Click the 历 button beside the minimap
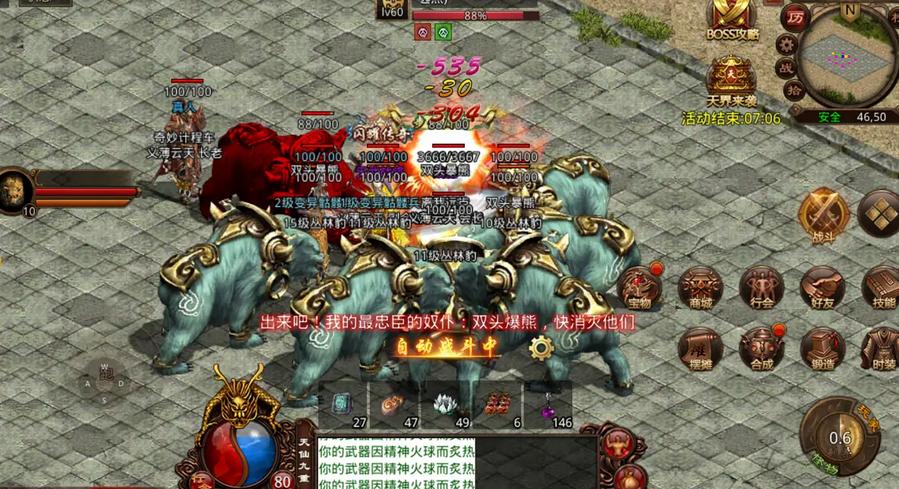The height and width of the screenshot is (489, 899). [796, 18]
